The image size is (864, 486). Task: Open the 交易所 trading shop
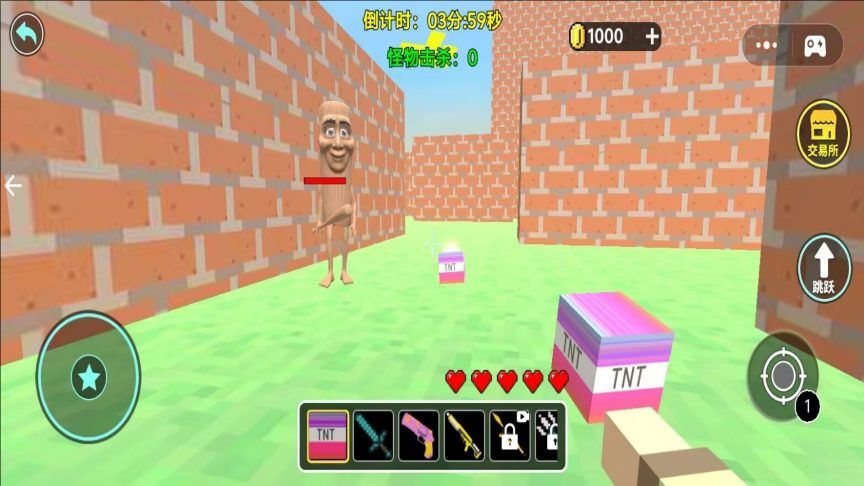click(823, 135)
